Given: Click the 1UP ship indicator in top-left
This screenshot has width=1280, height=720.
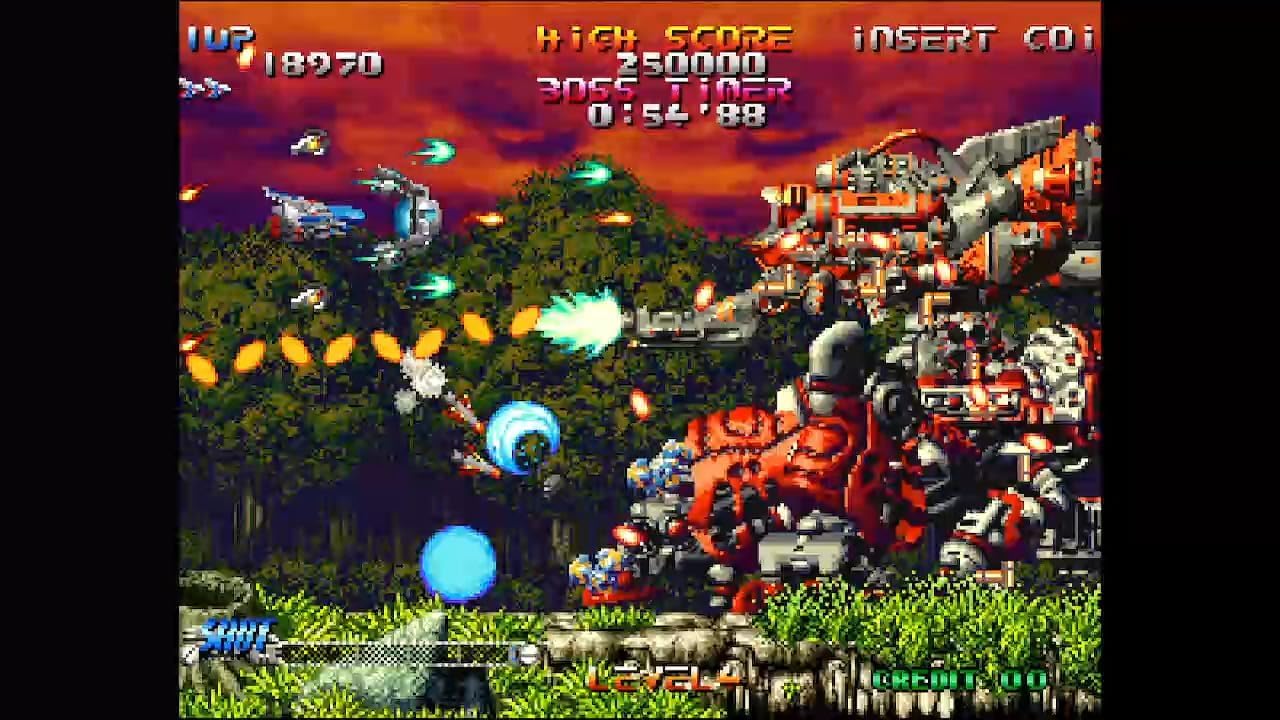Looking at the screenshot, I should [x=200, y=90].
